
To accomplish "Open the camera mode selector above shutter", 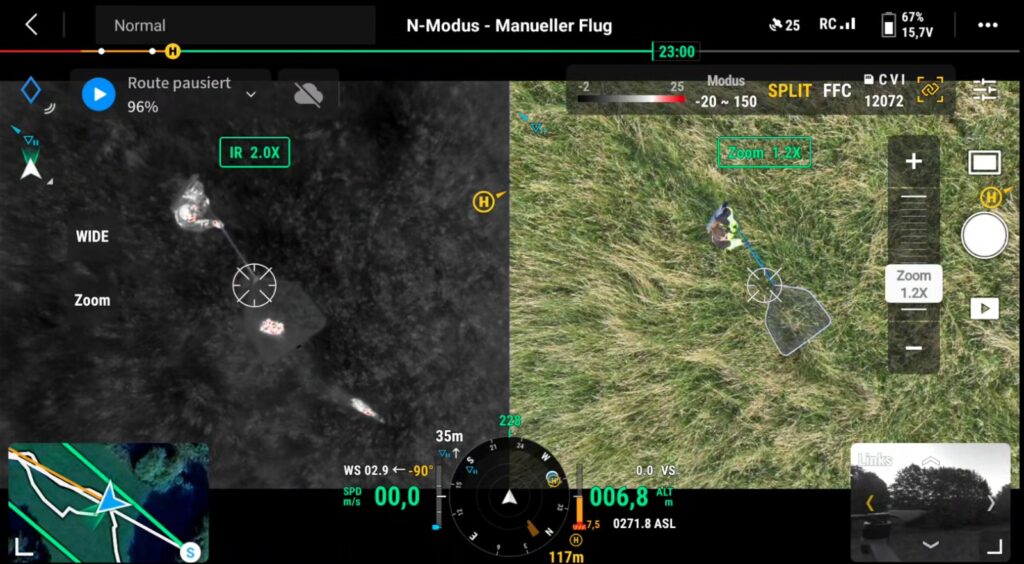I will point(984,163).
